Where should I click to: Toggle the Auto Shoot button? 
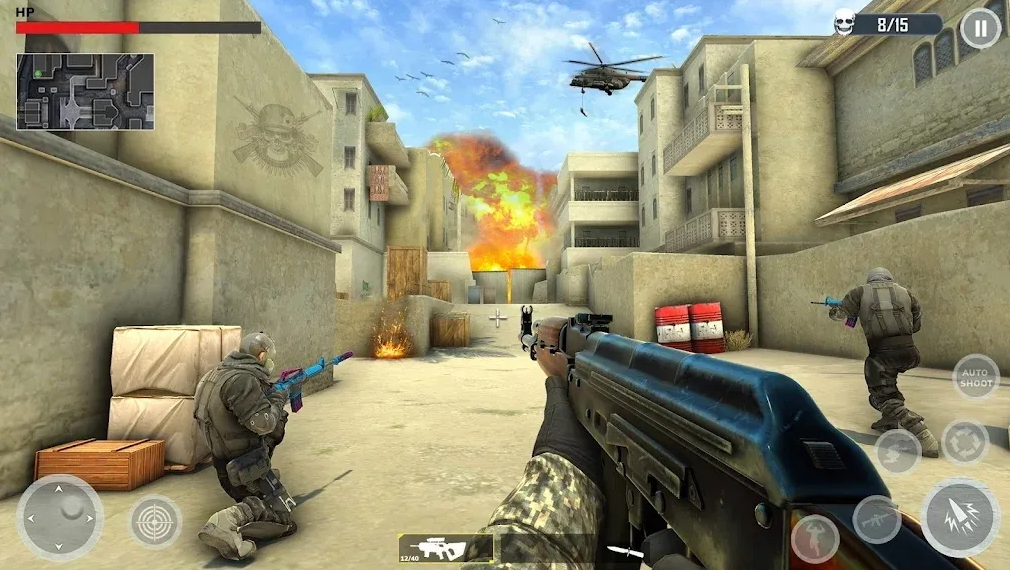pyautogui.click(x=975, y=376)
